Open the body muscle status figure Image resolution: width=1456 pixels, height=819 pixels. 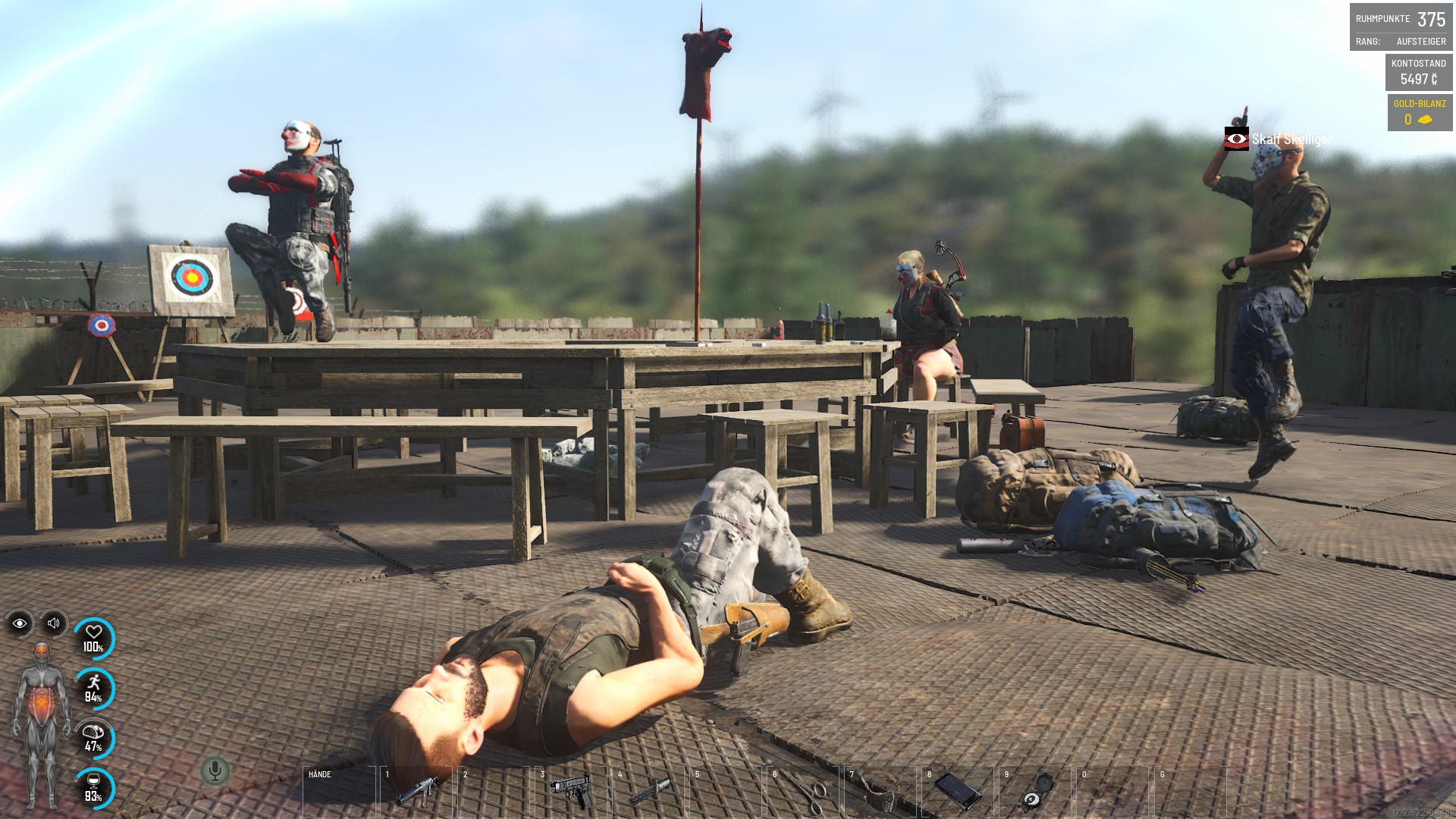pos(42,724)
